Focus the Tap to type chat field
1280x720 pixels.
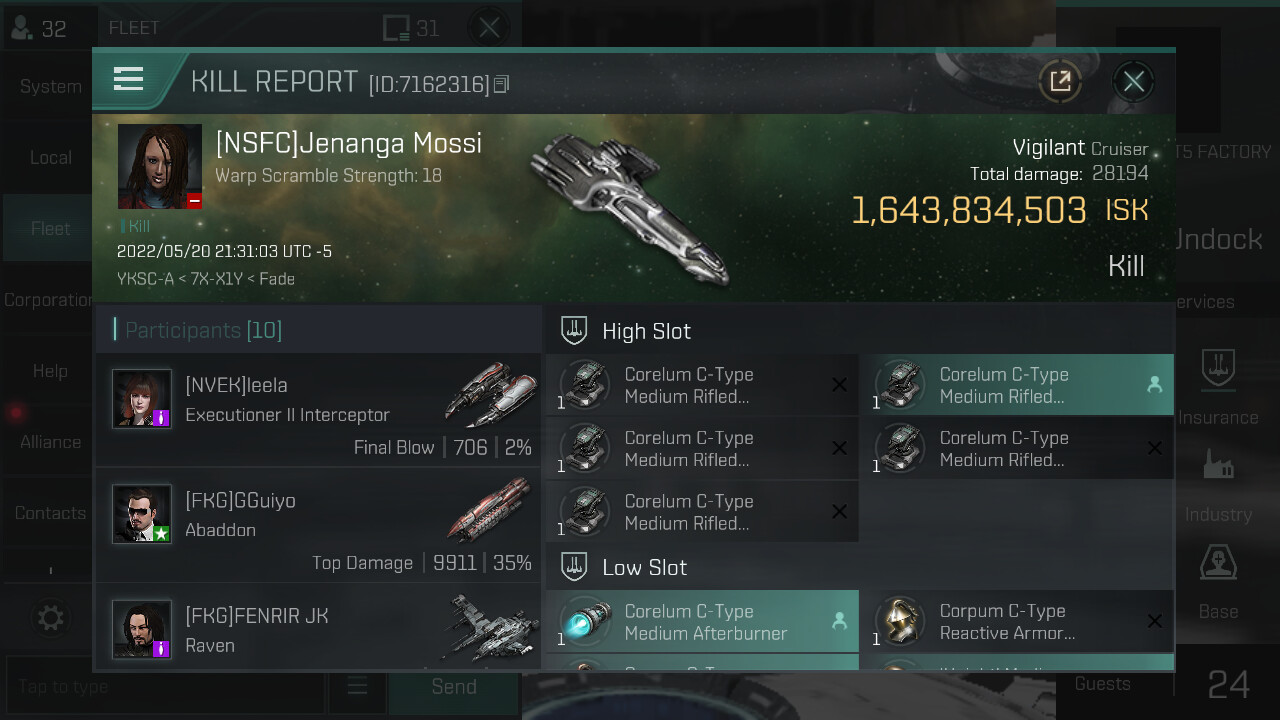pos(165,687)
